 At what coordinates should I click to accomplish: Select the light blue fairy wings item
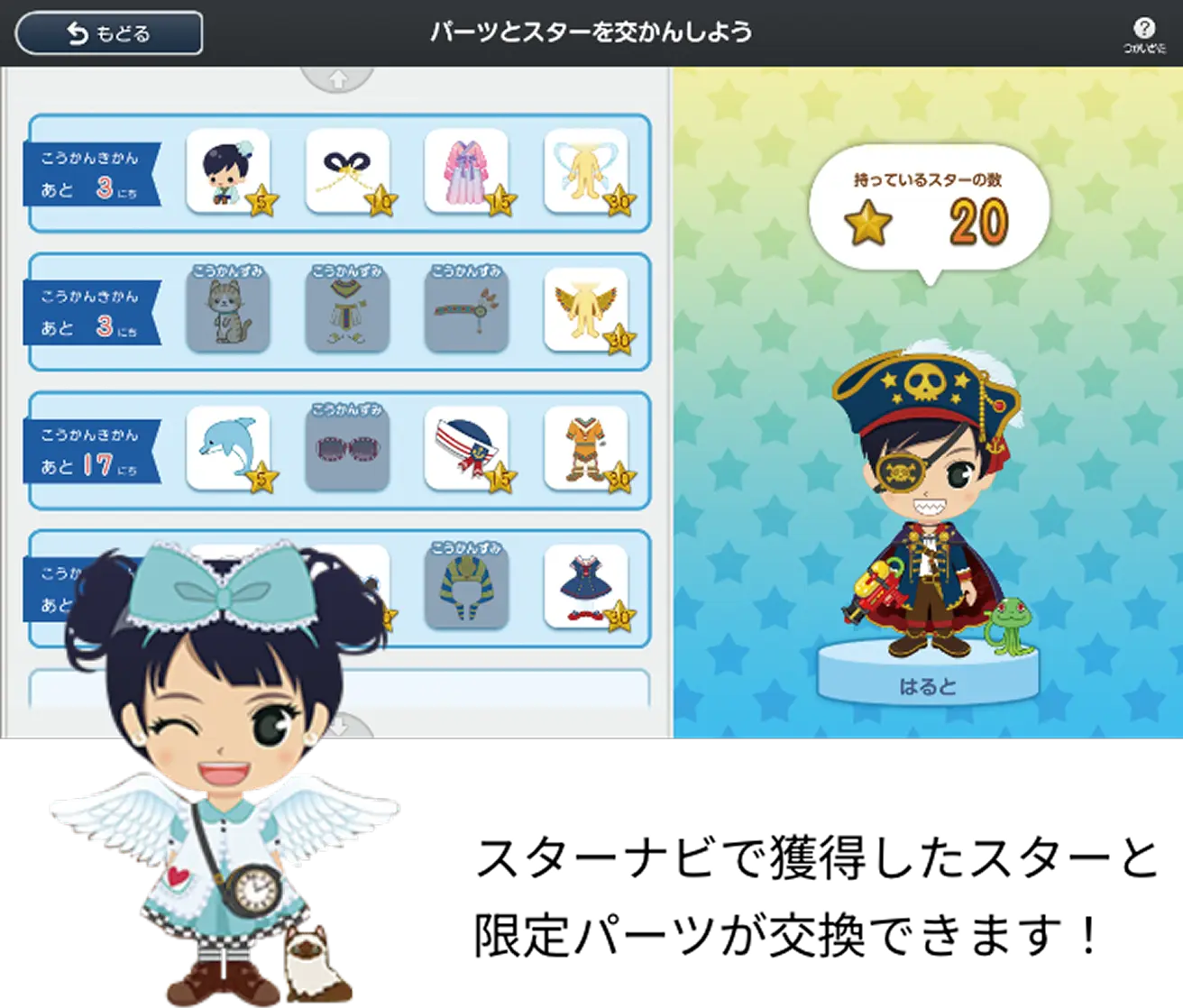point(586,171)
